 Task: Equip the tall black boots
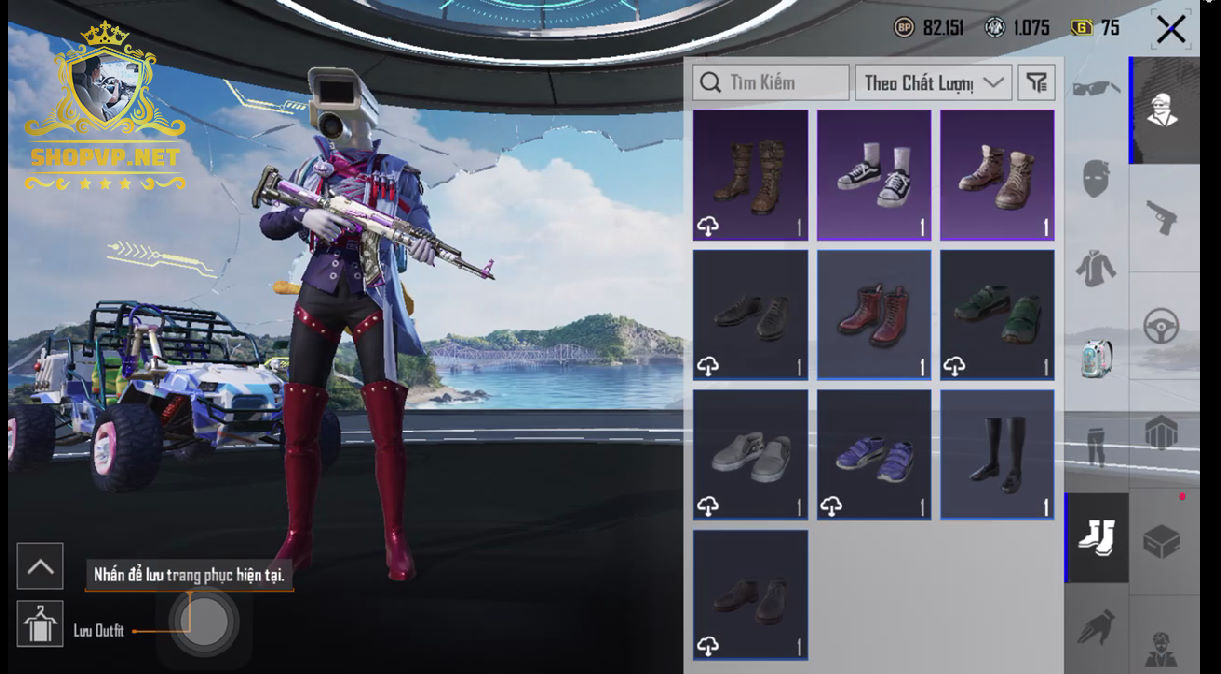tap(997, 455)
